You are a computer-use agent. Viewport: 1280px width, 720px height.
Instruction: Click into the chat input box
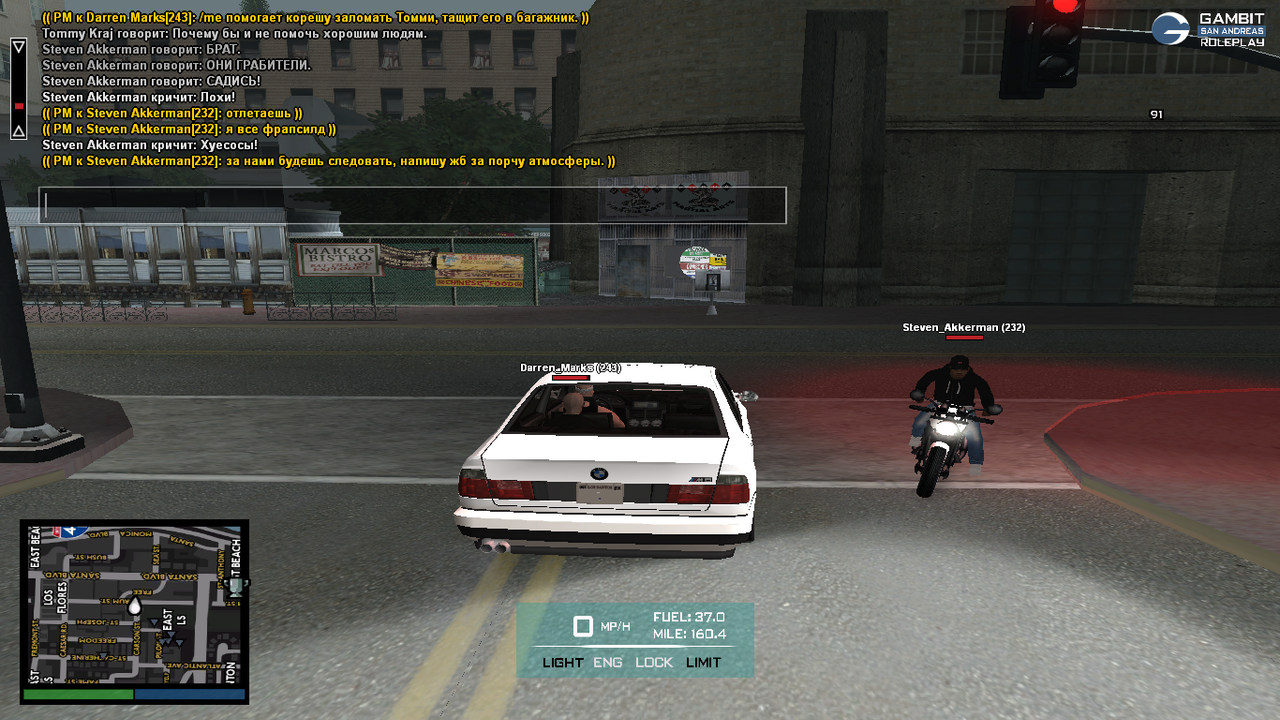pos(412,205)
